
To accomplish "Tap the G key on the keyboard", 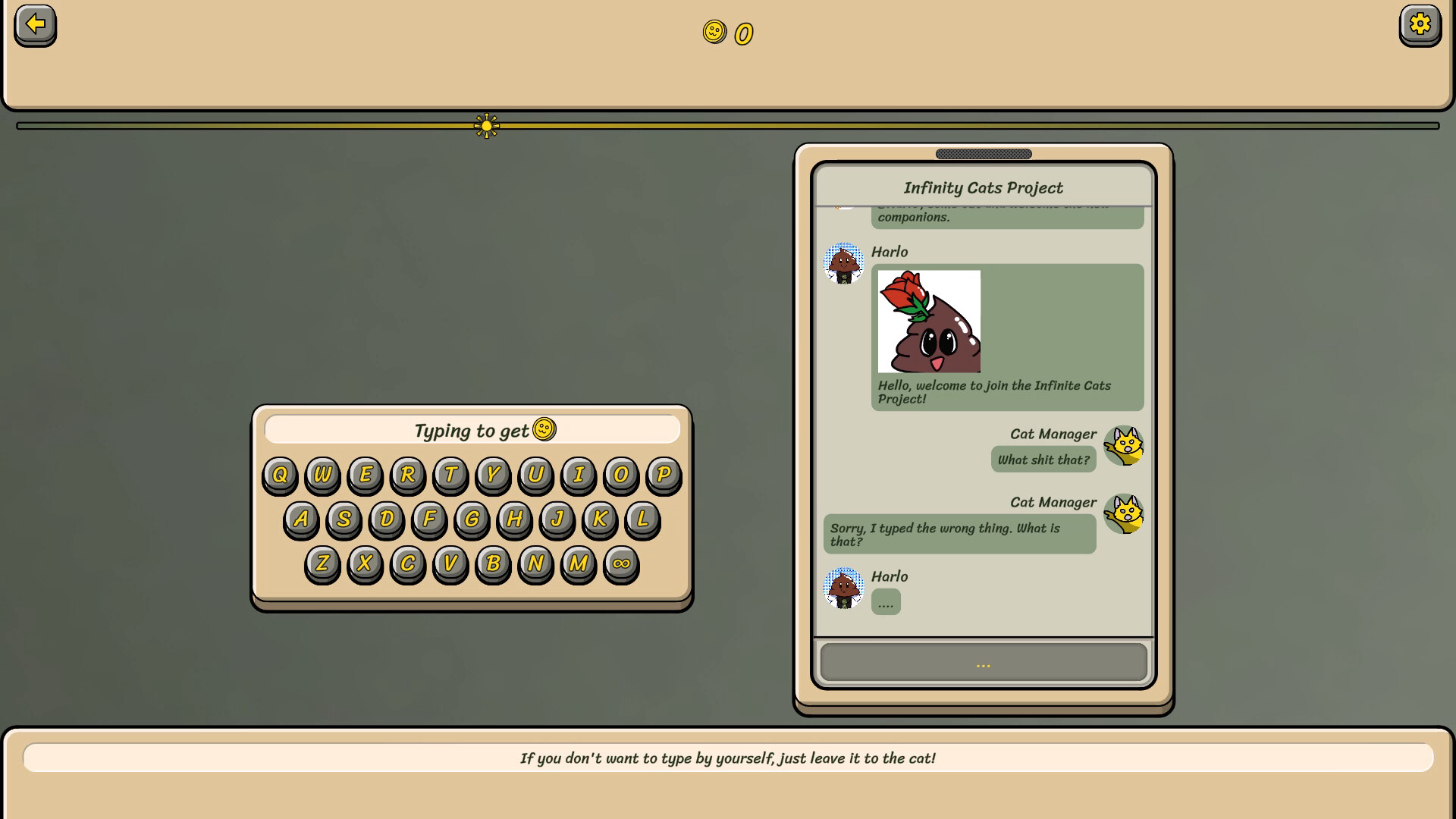I will (472, 519).
